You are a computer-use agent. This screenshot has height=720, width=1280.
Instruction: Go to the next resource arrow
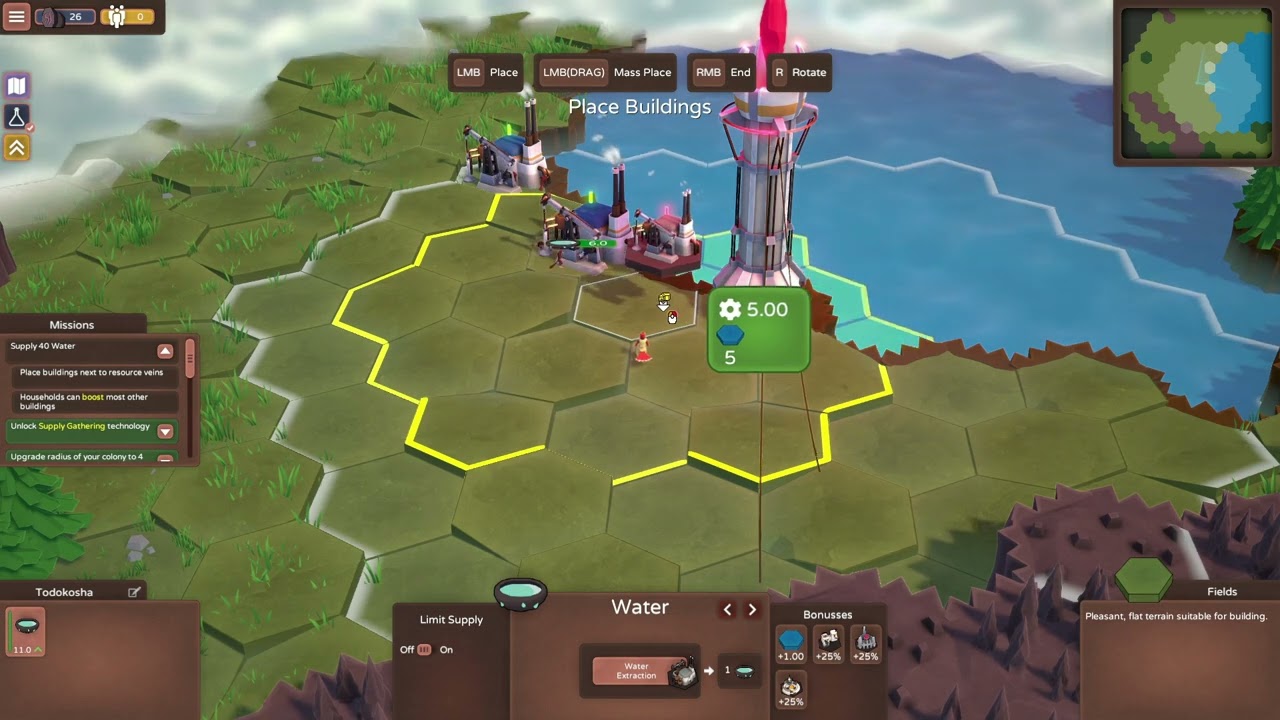click(752, 609)
